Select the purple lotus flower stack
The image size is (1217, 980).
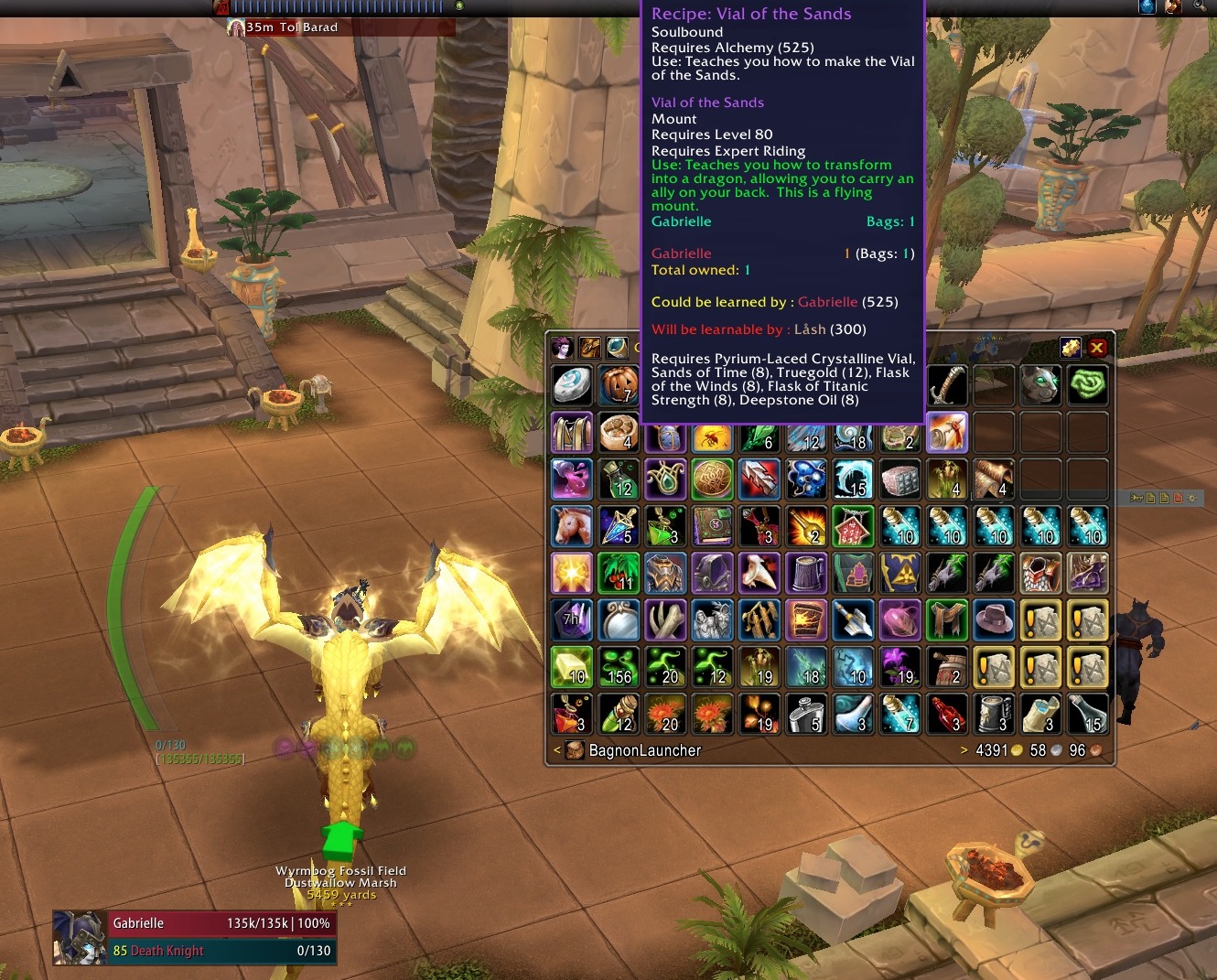click(899, 667)
